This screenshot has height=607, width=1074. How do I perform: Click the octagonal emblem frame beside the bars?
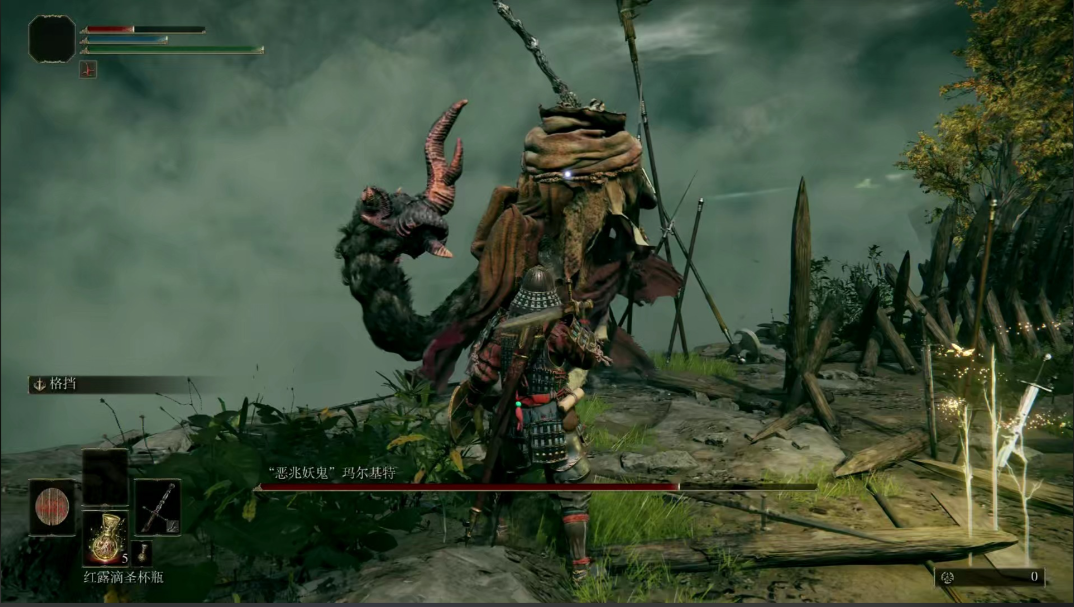52,39
